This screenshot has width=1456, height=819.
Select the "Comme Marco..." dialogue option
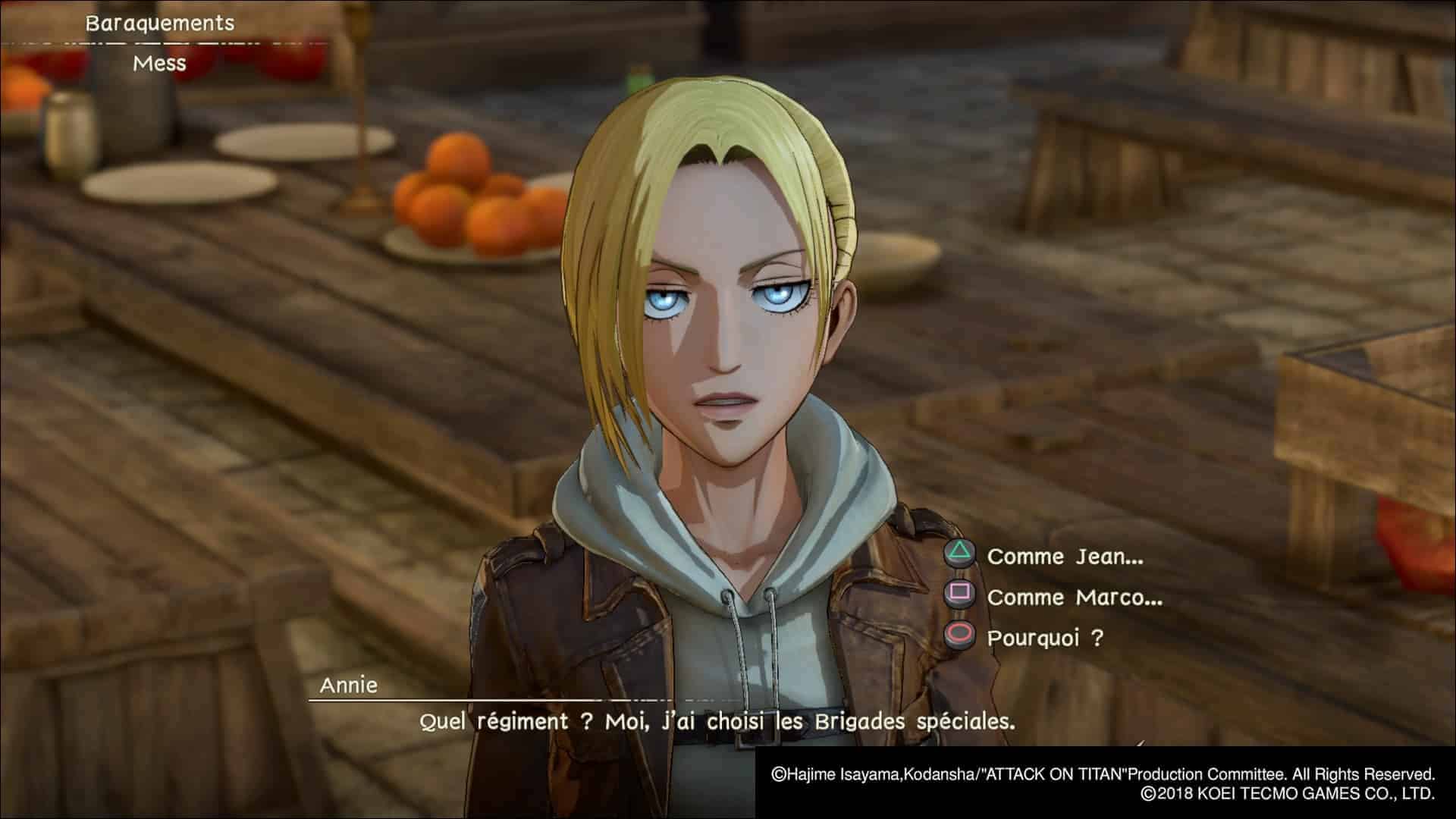click(1074, 598)
